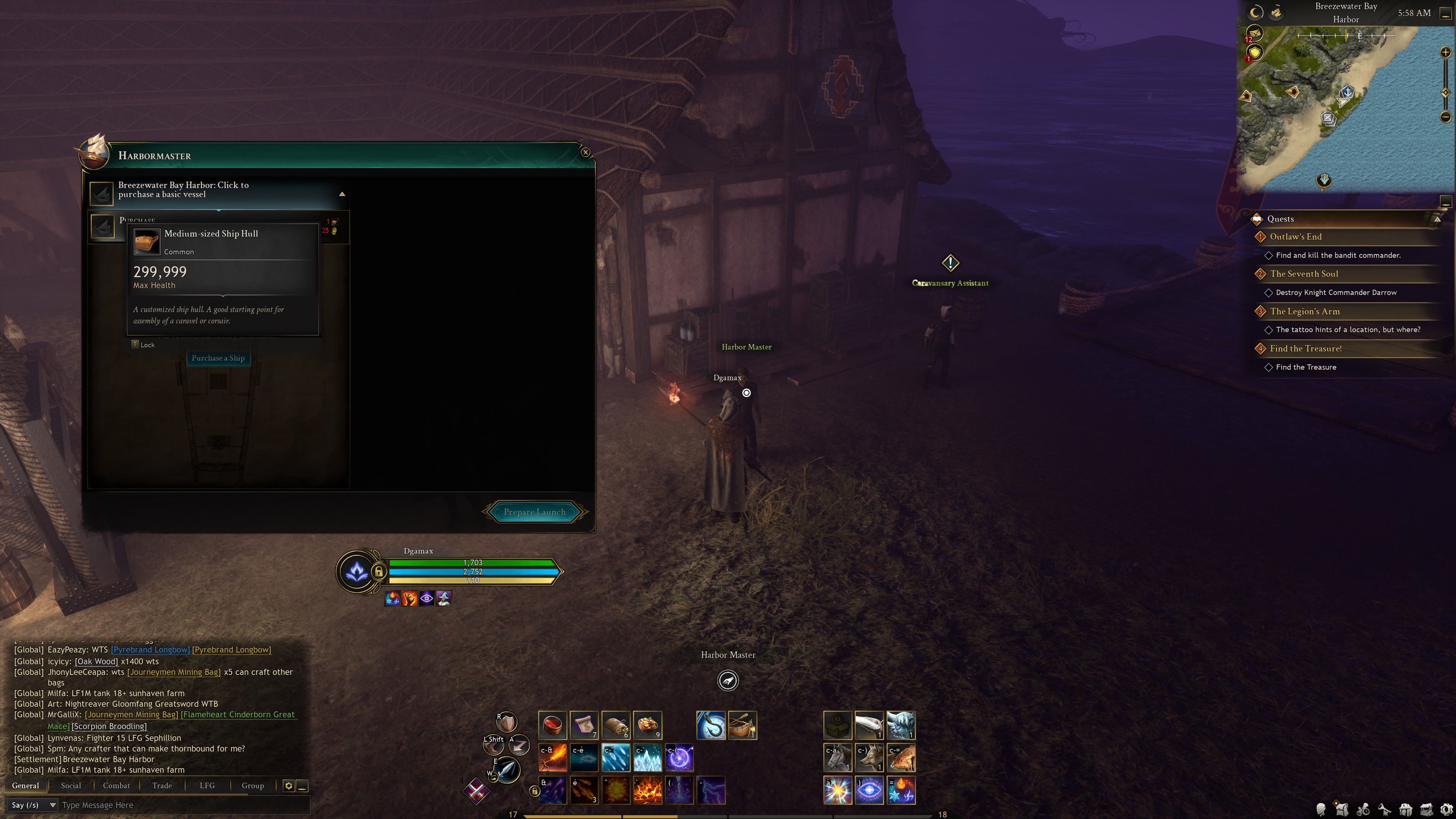1456x819 pixels.
Task: Open the Combat chat tab
Action: [x=116, y=786]
